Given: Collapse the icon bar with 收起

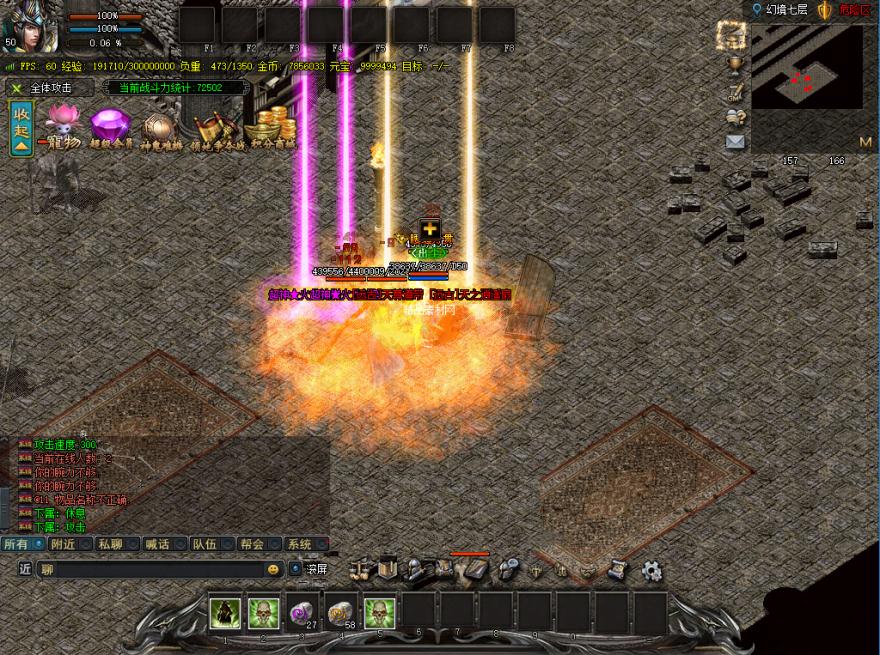Looking at the screenshot, I should [x=21, y=127].
